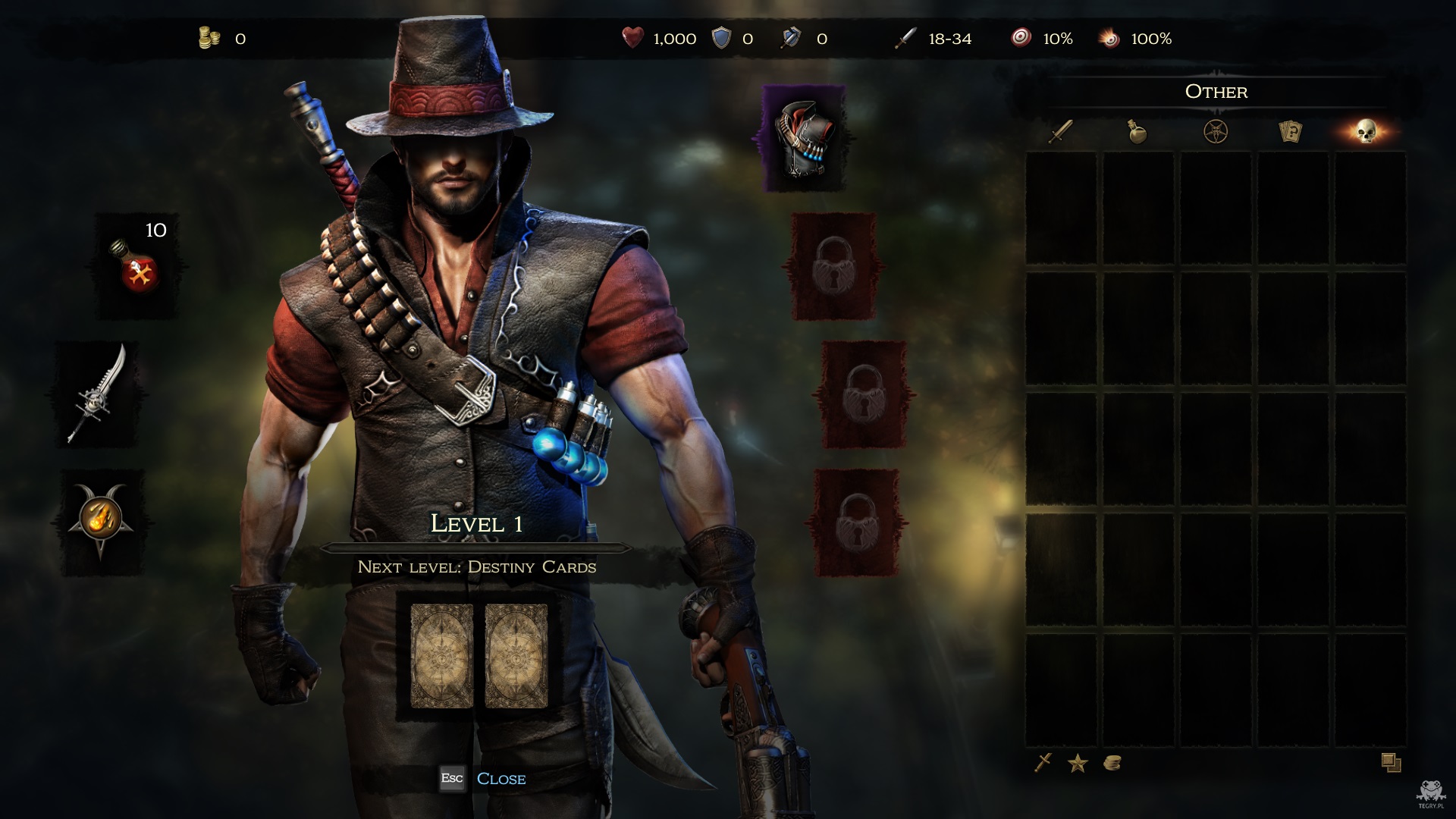Screen dimensions: 1456x819
Task: Click the right destiny card
Action: (x=516, y=656)
